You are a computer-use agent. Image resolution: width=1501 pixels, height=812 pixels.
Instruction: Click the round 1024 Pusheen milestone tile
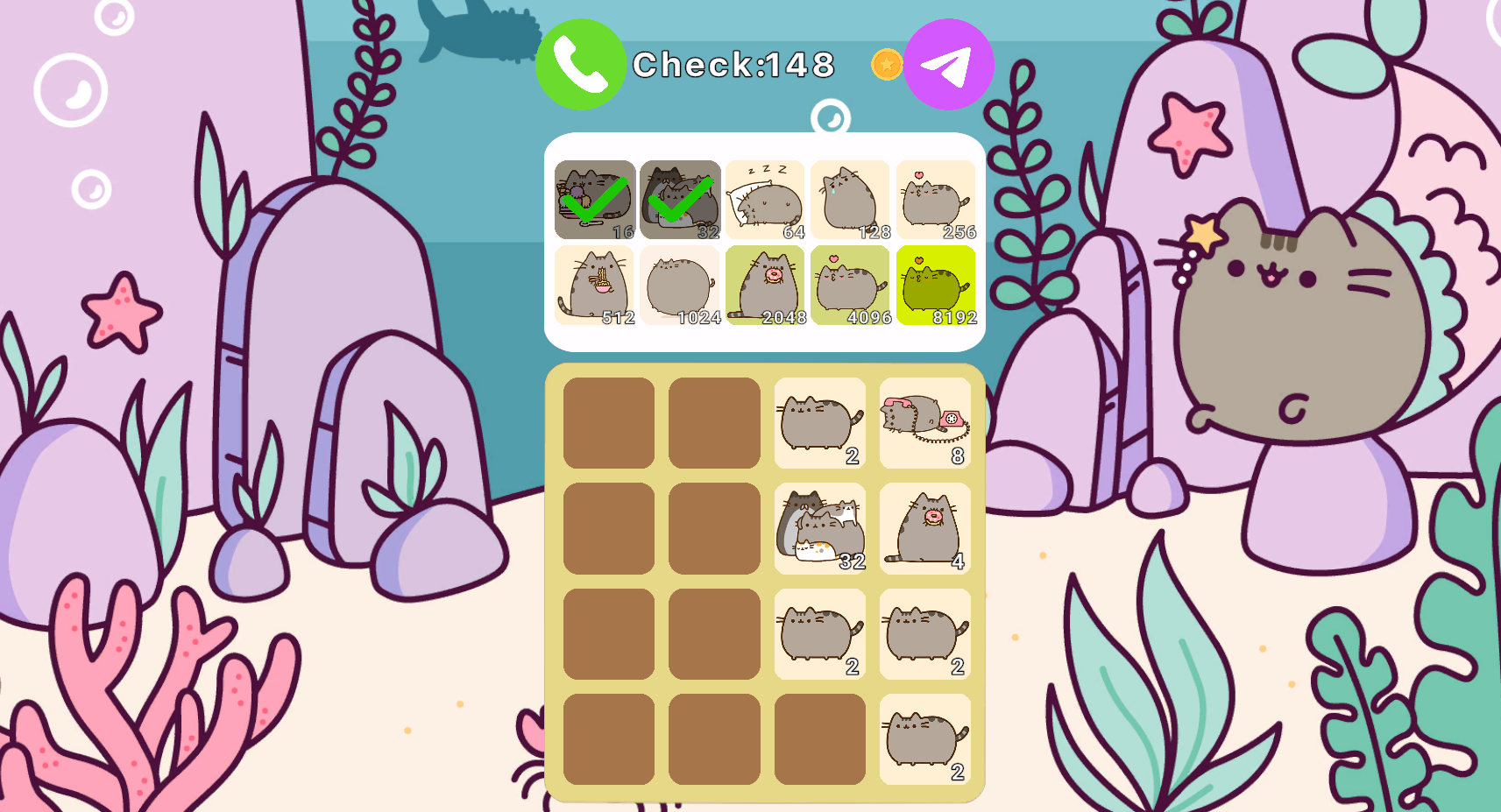[680, 284]
